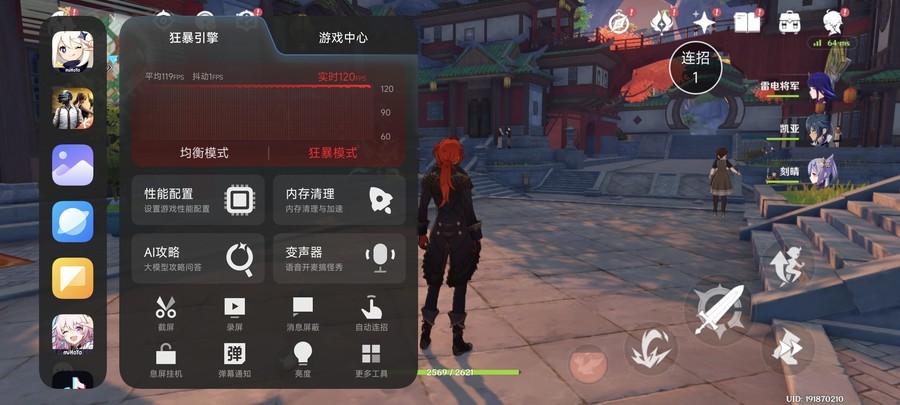Select 均衡模式 balanced mode
Viewport: 900px width, 405px height.
pyautogui.click(x=204, y=153)
